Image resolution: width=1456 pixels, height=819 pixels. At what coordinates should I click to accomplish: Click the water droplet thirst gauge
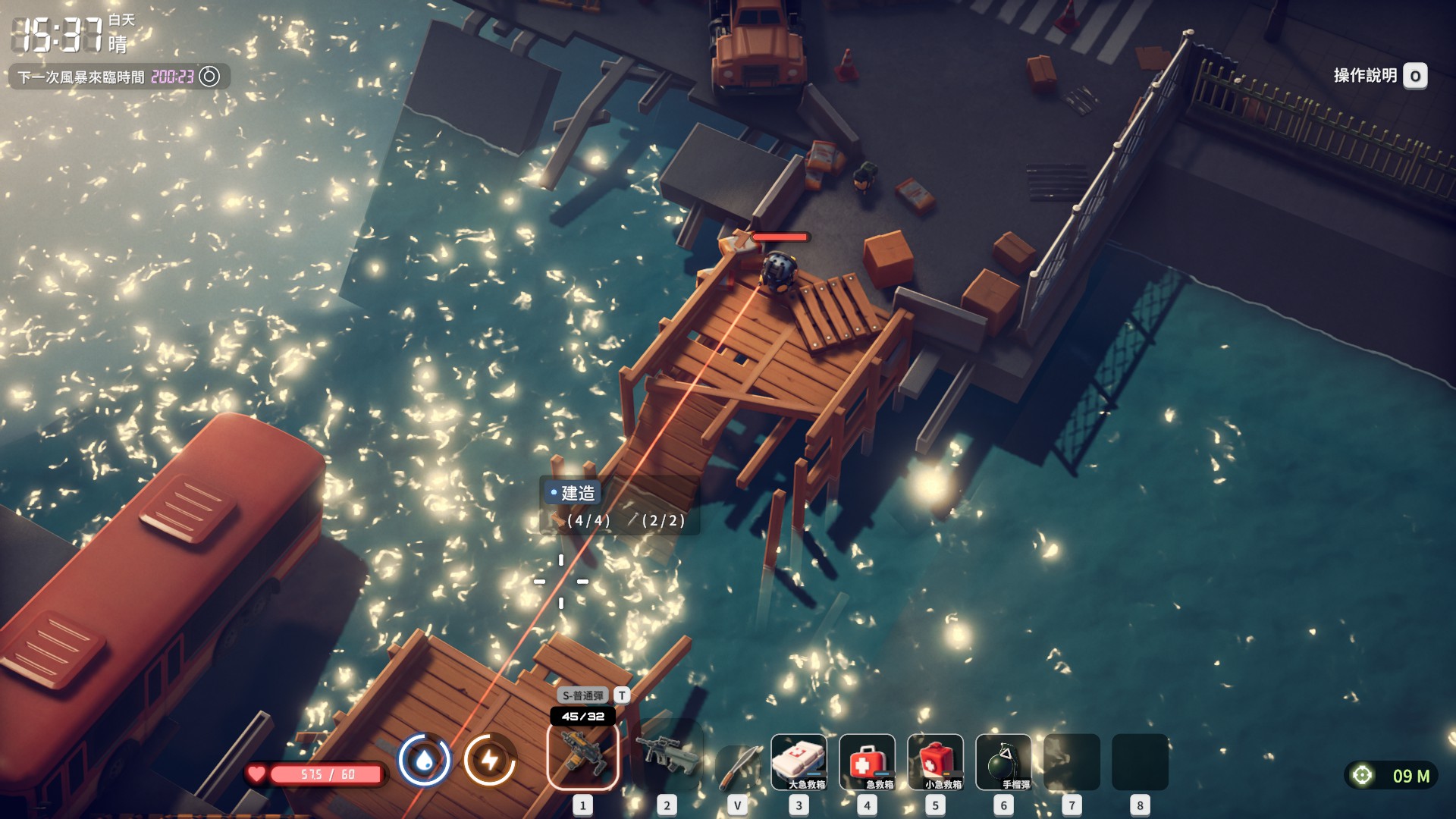coord(425,760)
